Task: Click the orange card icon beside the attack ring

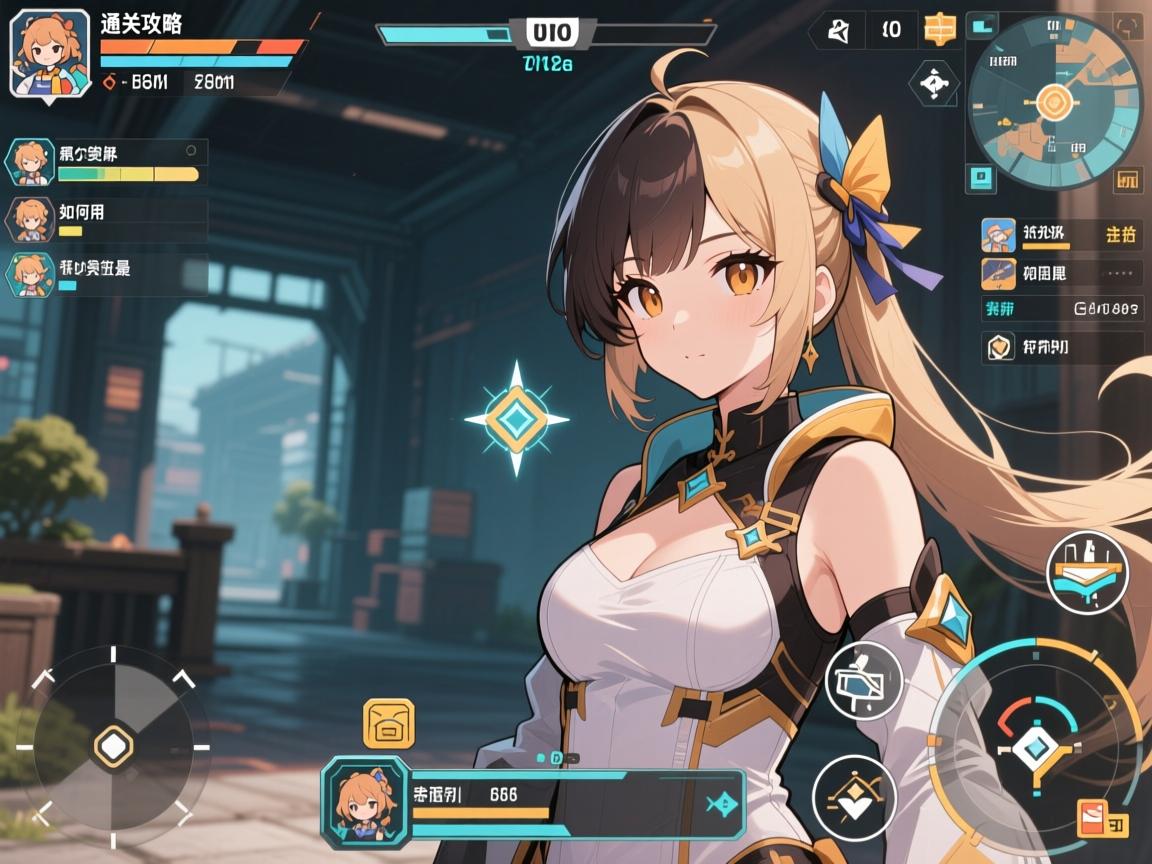Action: pyautogui.click(x=1102, y=819)
